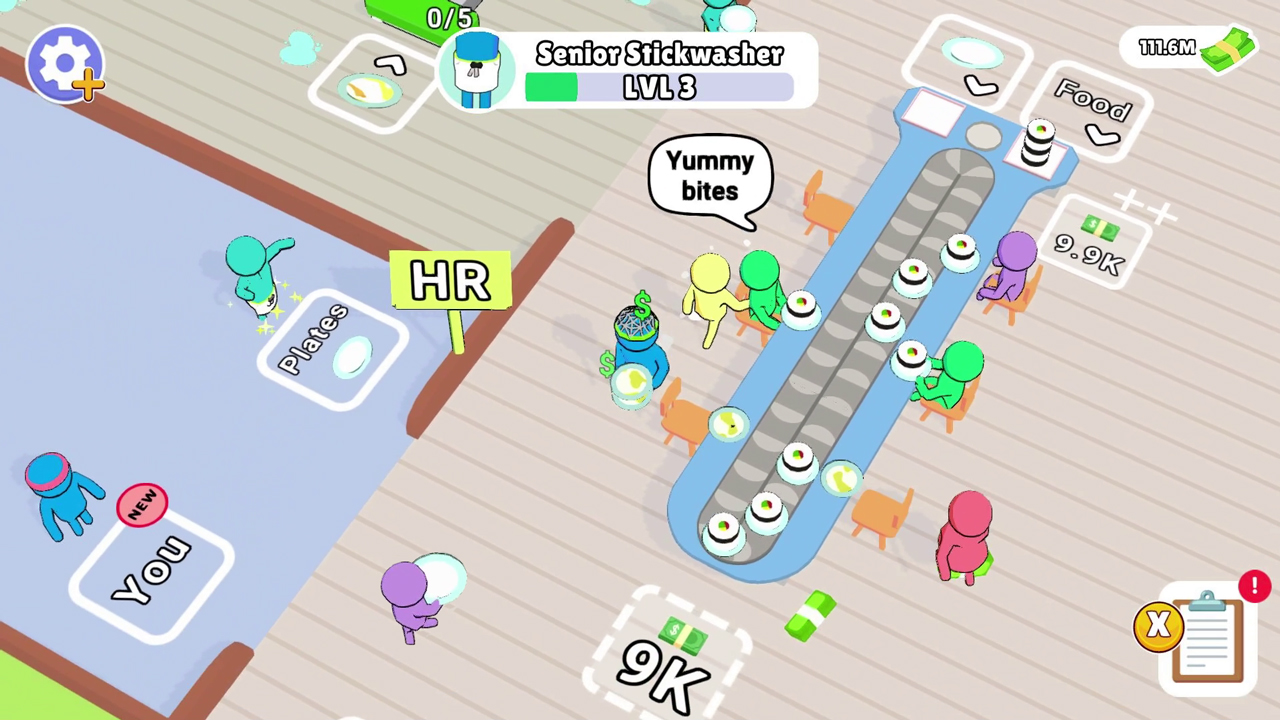This screenshot has height=720, width=1280.
Task: Tap the 111.6M money stack counter
Action: click(1190, 48)
